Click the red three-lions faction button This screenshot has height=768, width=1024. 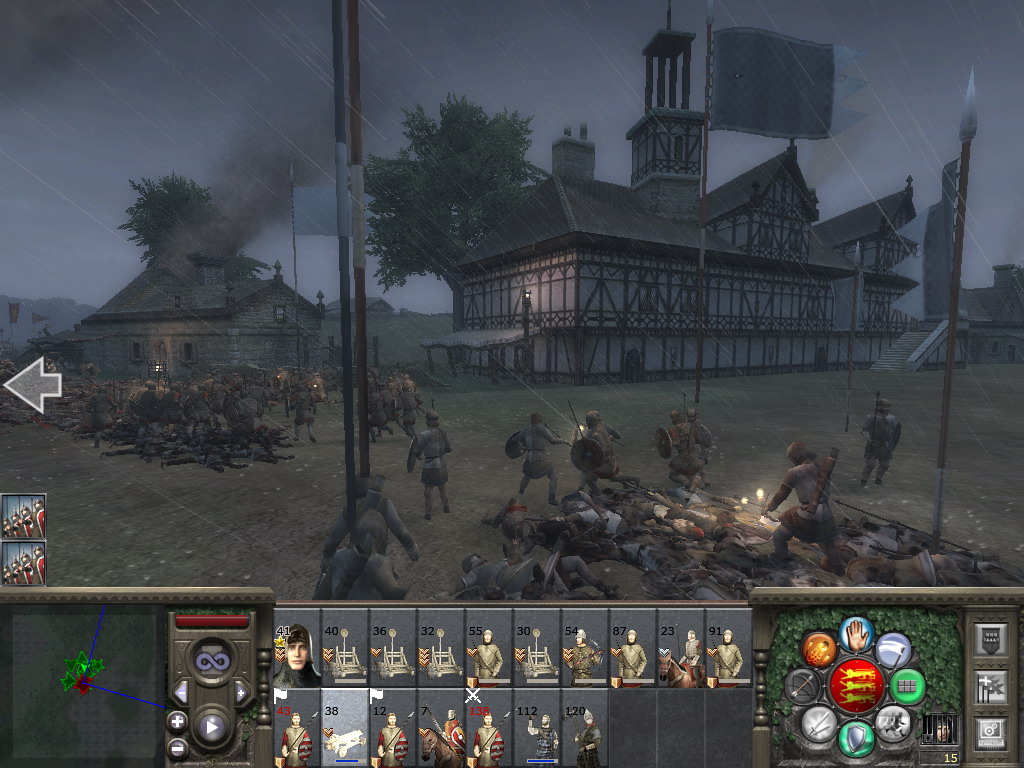856,686
